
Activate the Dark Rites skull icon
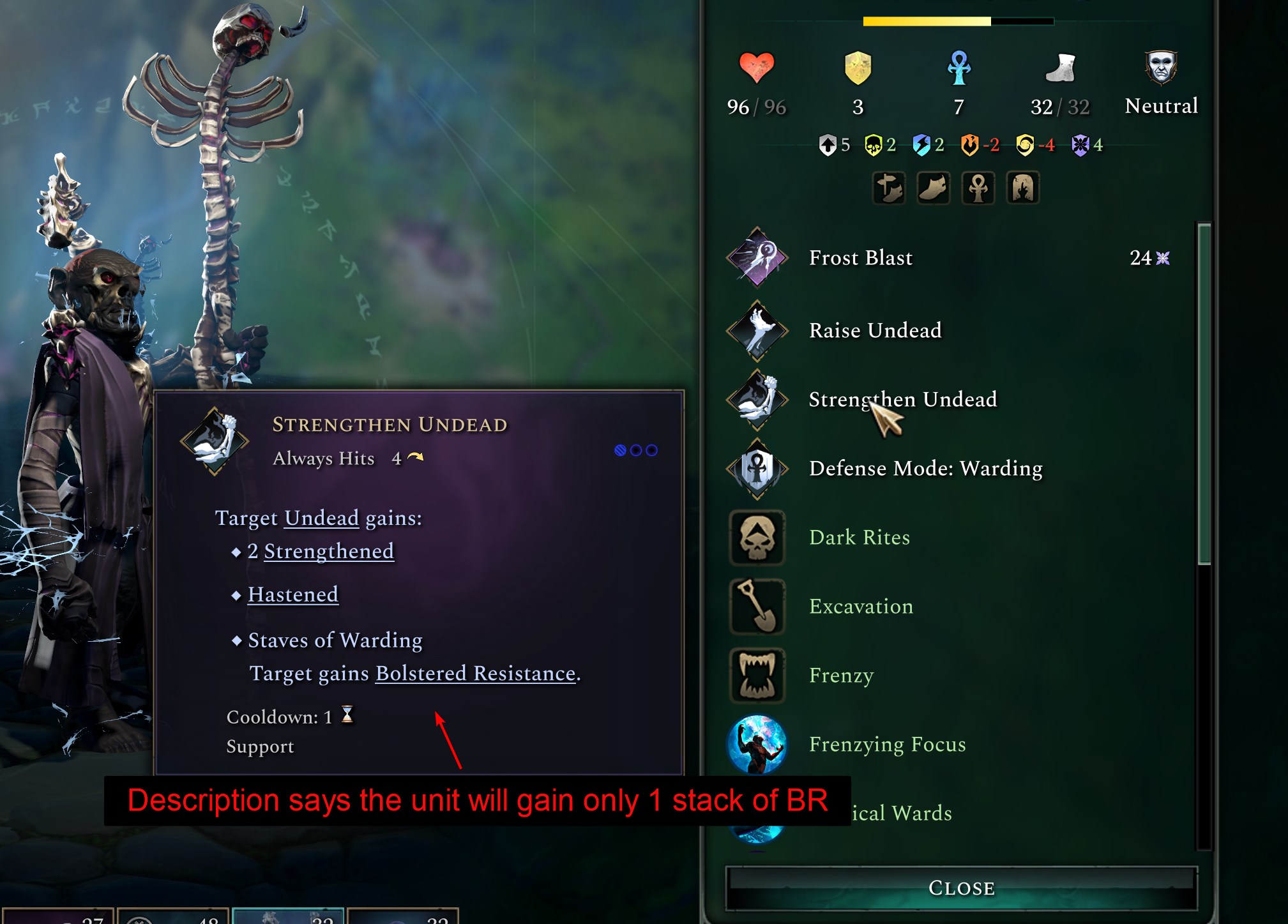(x=757, y=538)
